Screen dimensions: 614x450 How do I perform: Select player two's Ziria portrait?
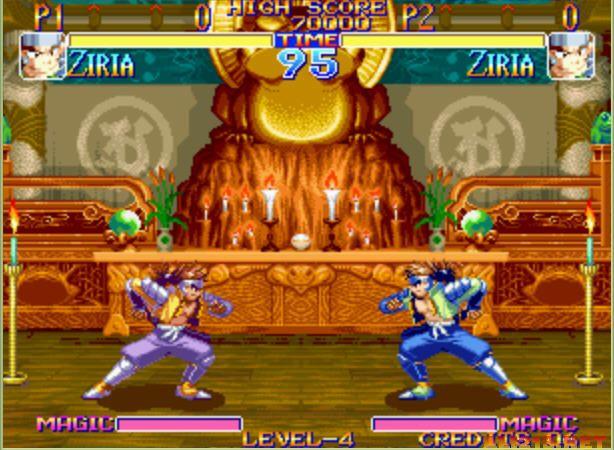click(x=571, y=56)
